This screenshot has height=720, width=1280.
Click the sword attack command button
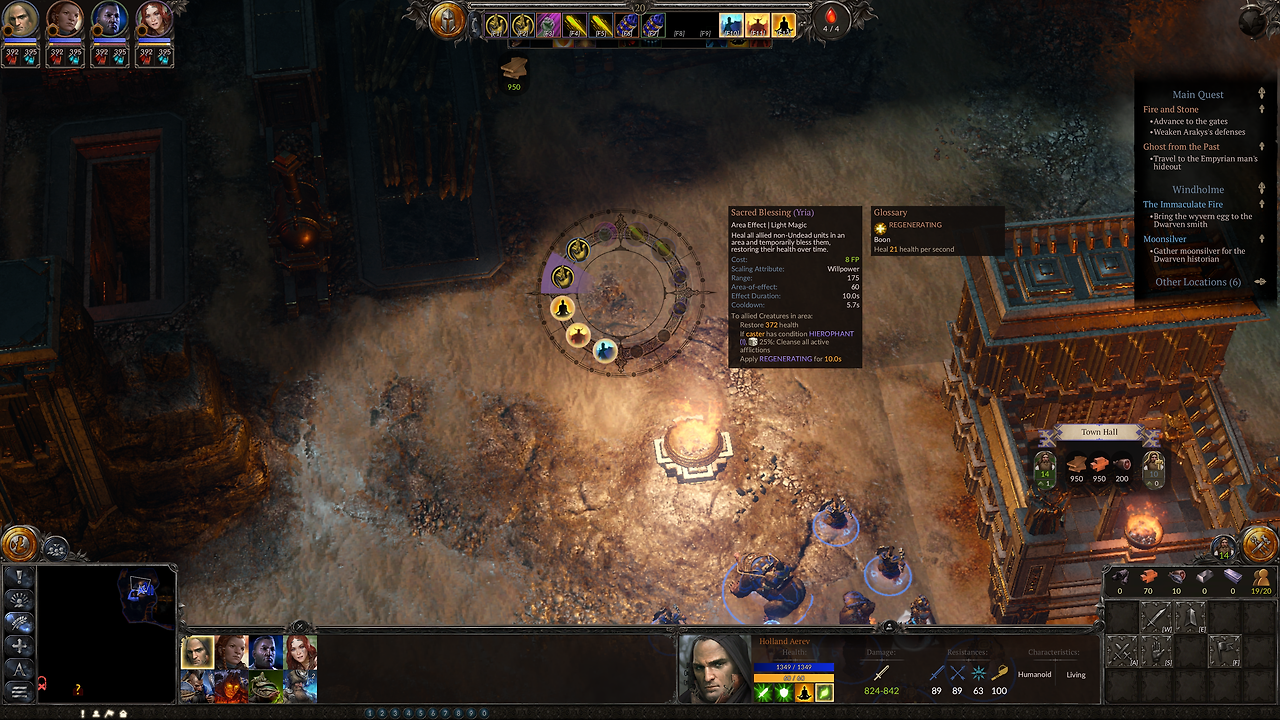tap(1156, 618)
